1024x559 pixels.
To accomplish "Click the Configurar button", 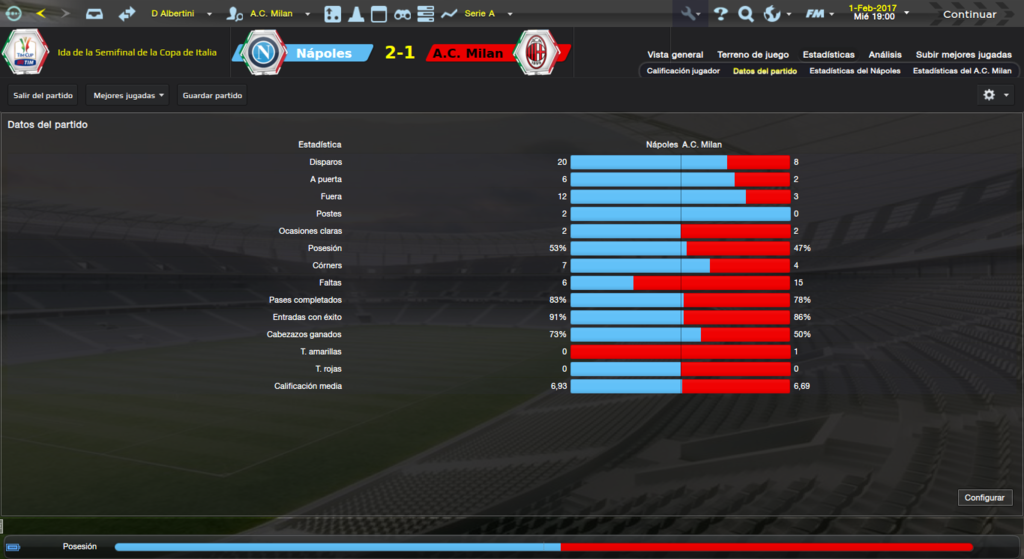I will coord(986,497).
